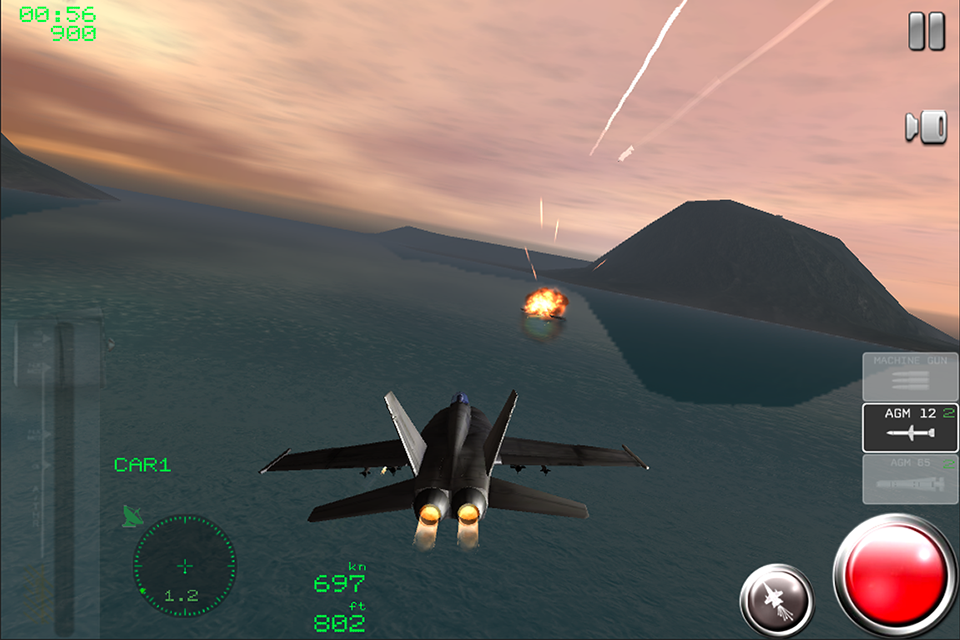Switch the camera view
The image size is (960, 640).
pyautogui.click(x=926, y=127)
